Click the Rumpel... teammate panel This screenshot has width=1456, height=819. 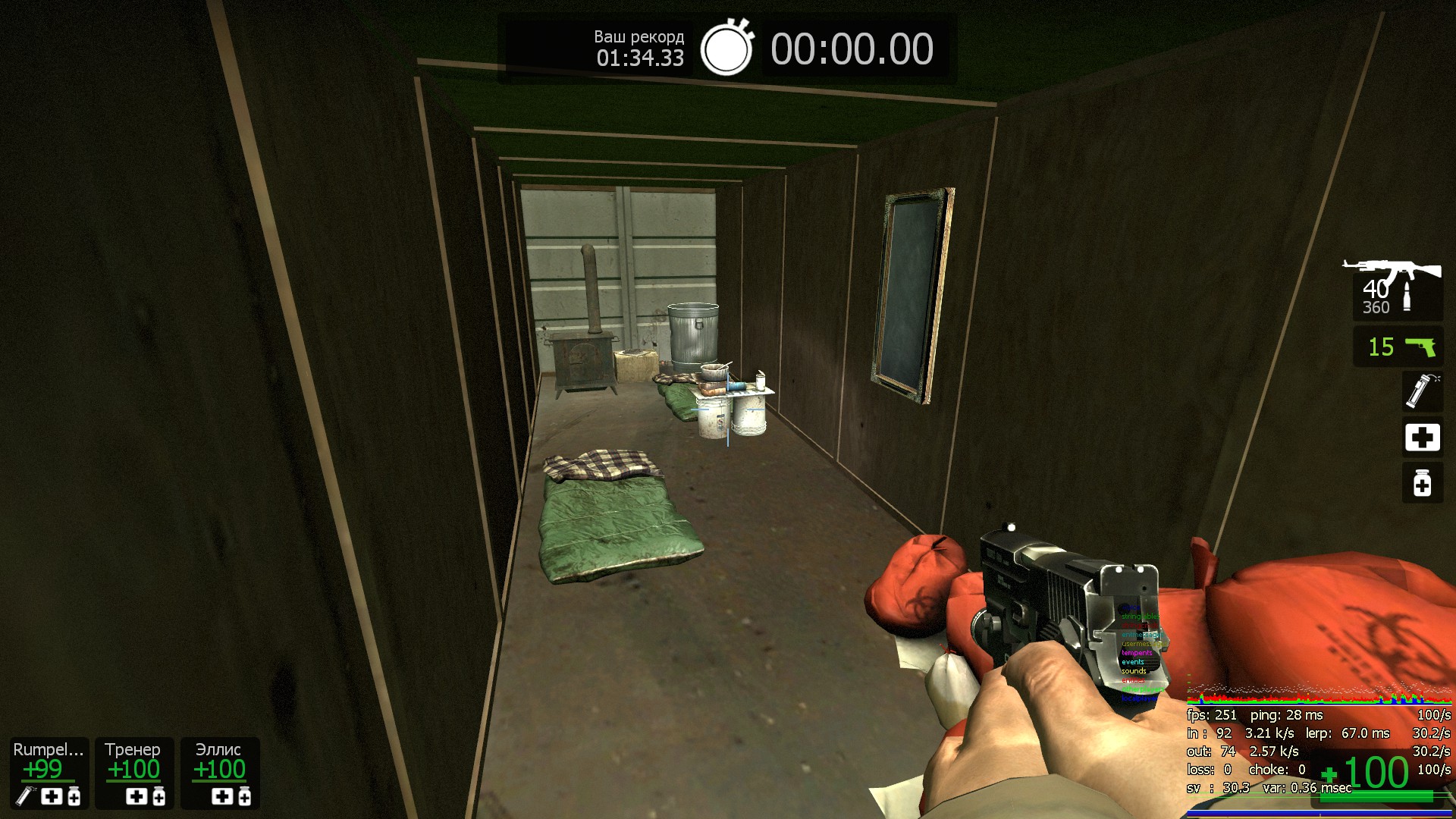tap(49, 773)
